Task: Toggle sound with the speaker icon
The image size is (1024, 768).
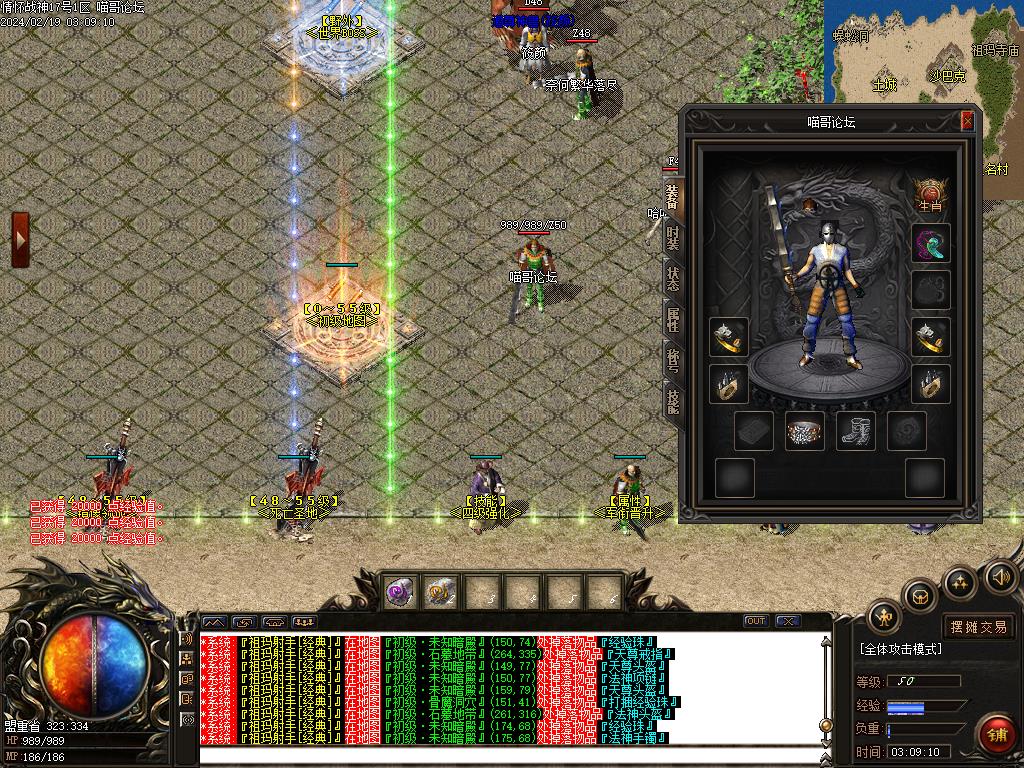Action: (x=1000, y=577)
